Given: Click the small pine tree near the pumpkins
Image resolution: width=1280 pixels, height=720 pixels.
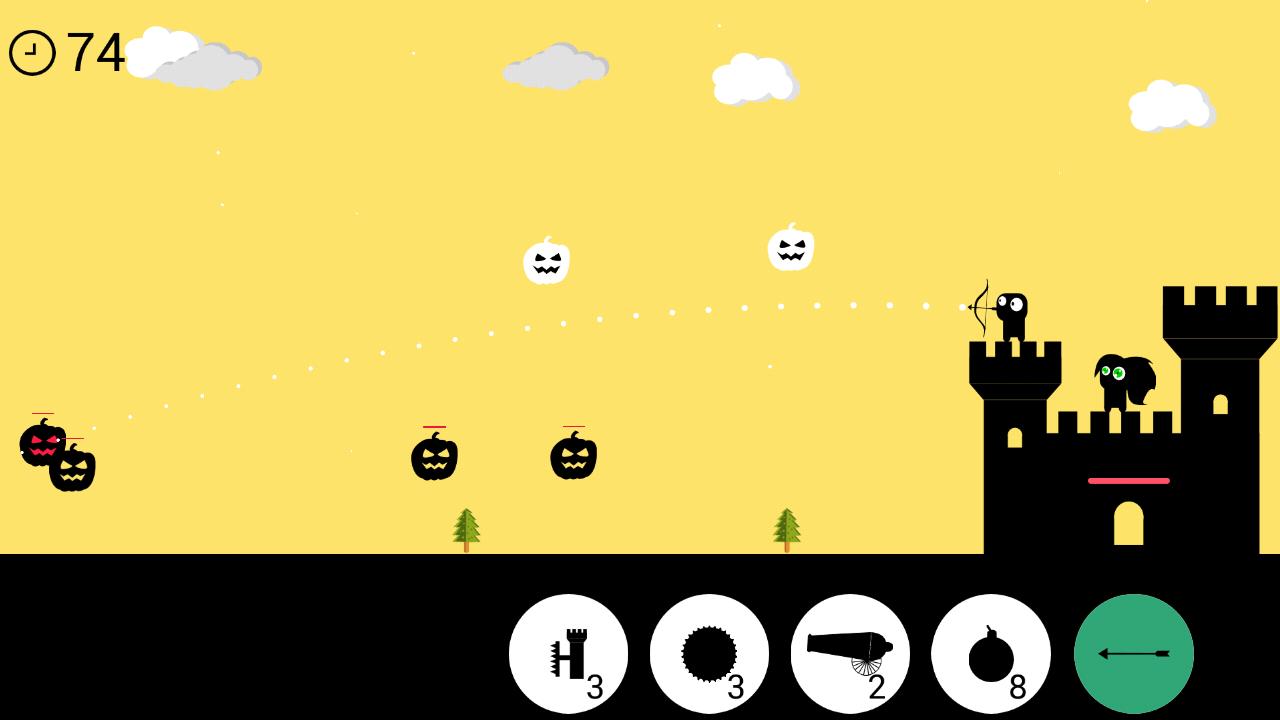Looking at the screenshot, I should click(464, 525).
